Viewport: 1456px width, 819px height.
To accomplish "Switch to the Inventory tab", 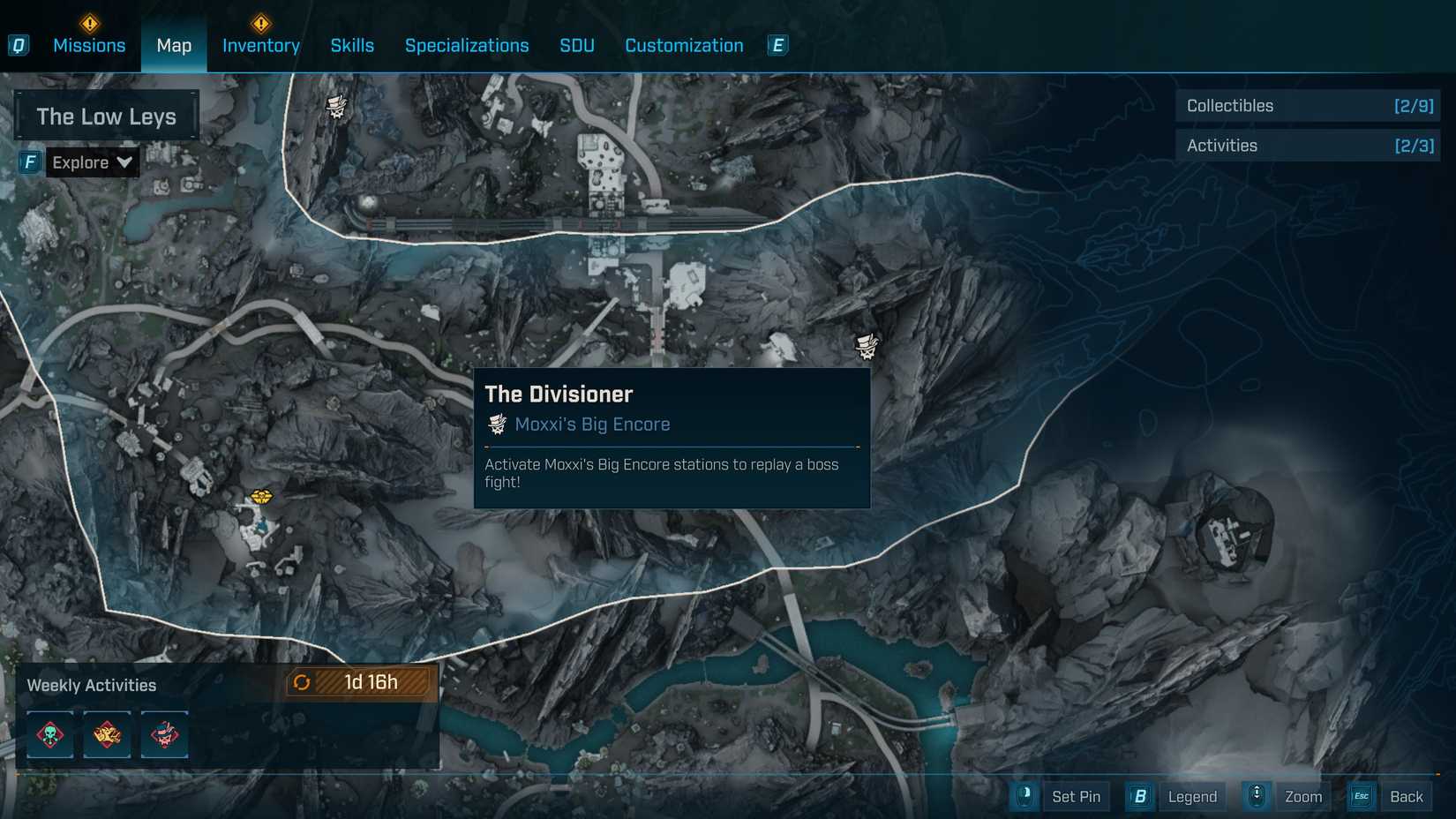I will point(260,45).
